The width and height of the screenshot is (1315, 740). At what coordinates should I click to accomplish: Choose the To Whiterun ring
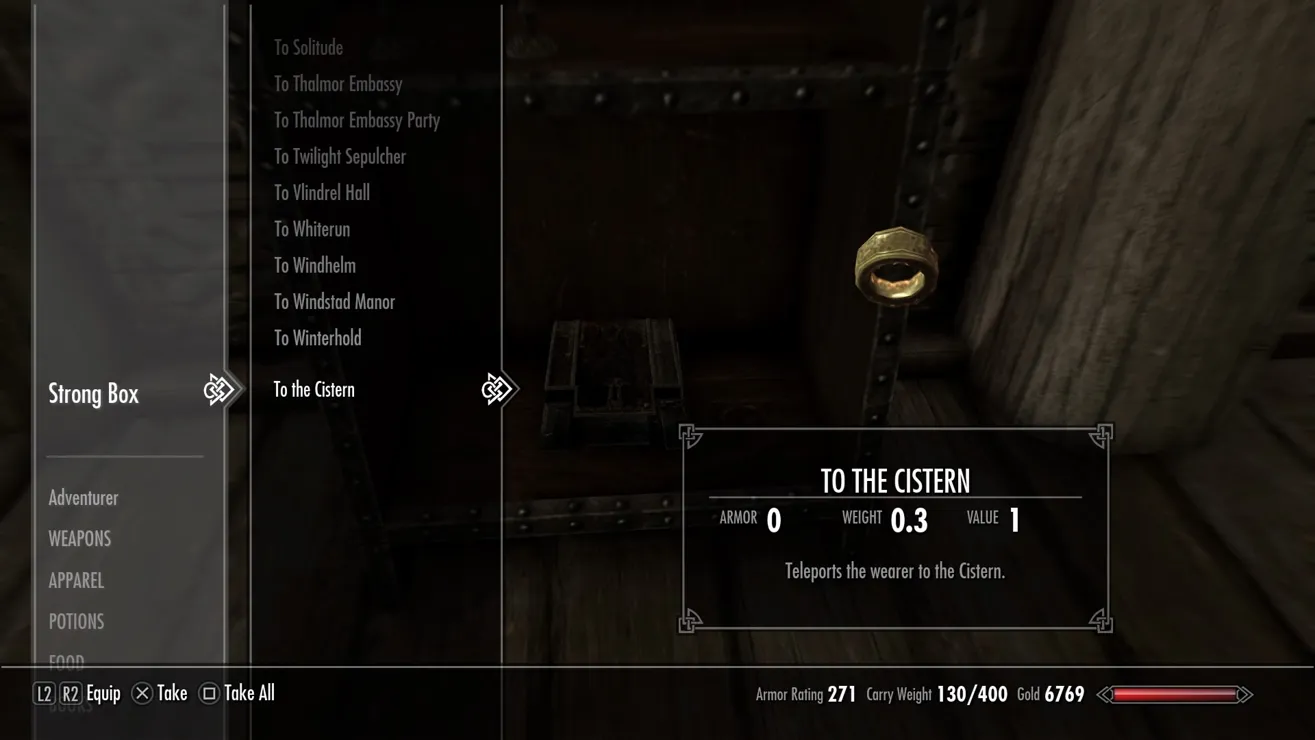point(312,229)
